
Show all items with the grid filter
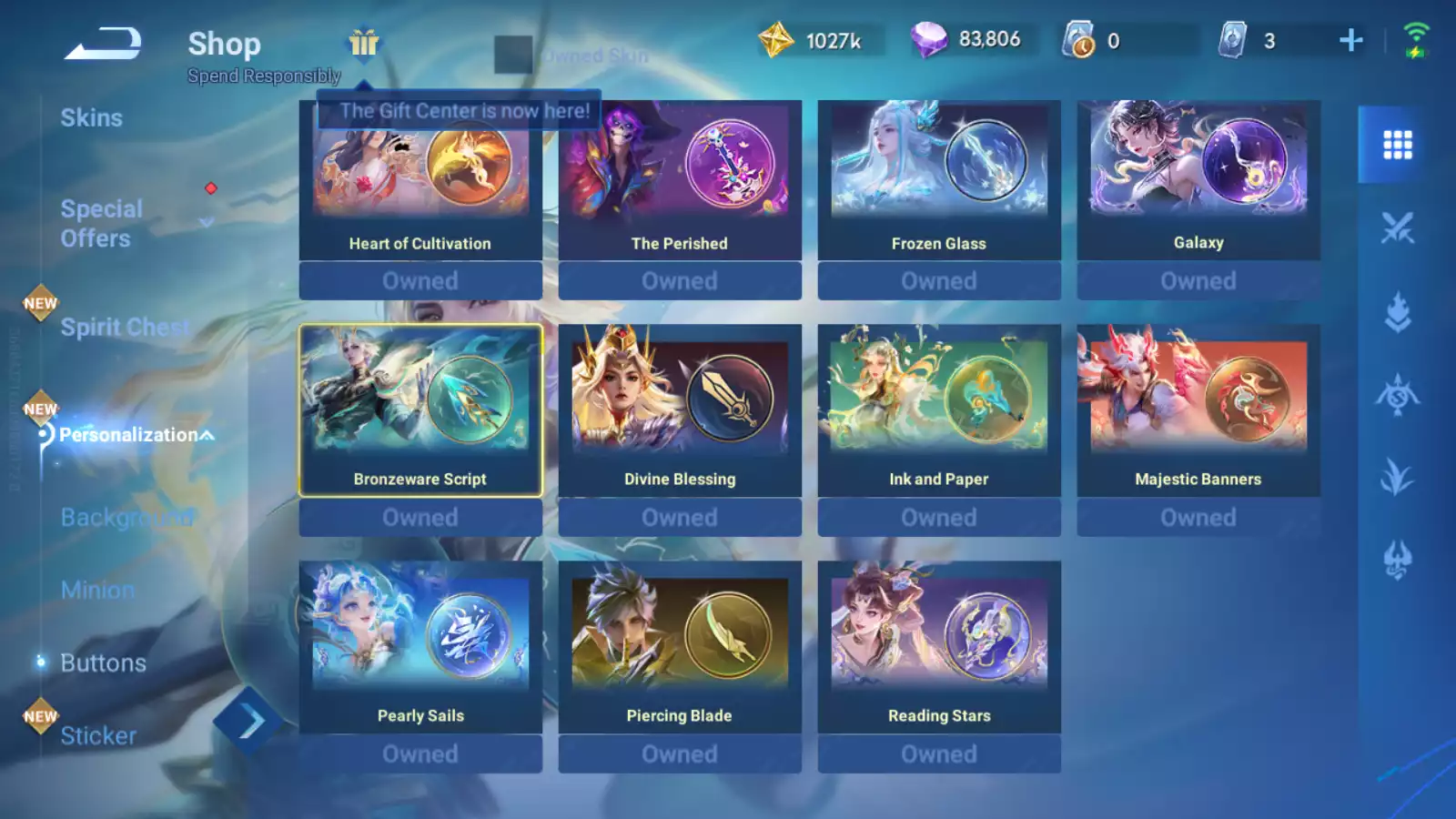[1397, 145]
